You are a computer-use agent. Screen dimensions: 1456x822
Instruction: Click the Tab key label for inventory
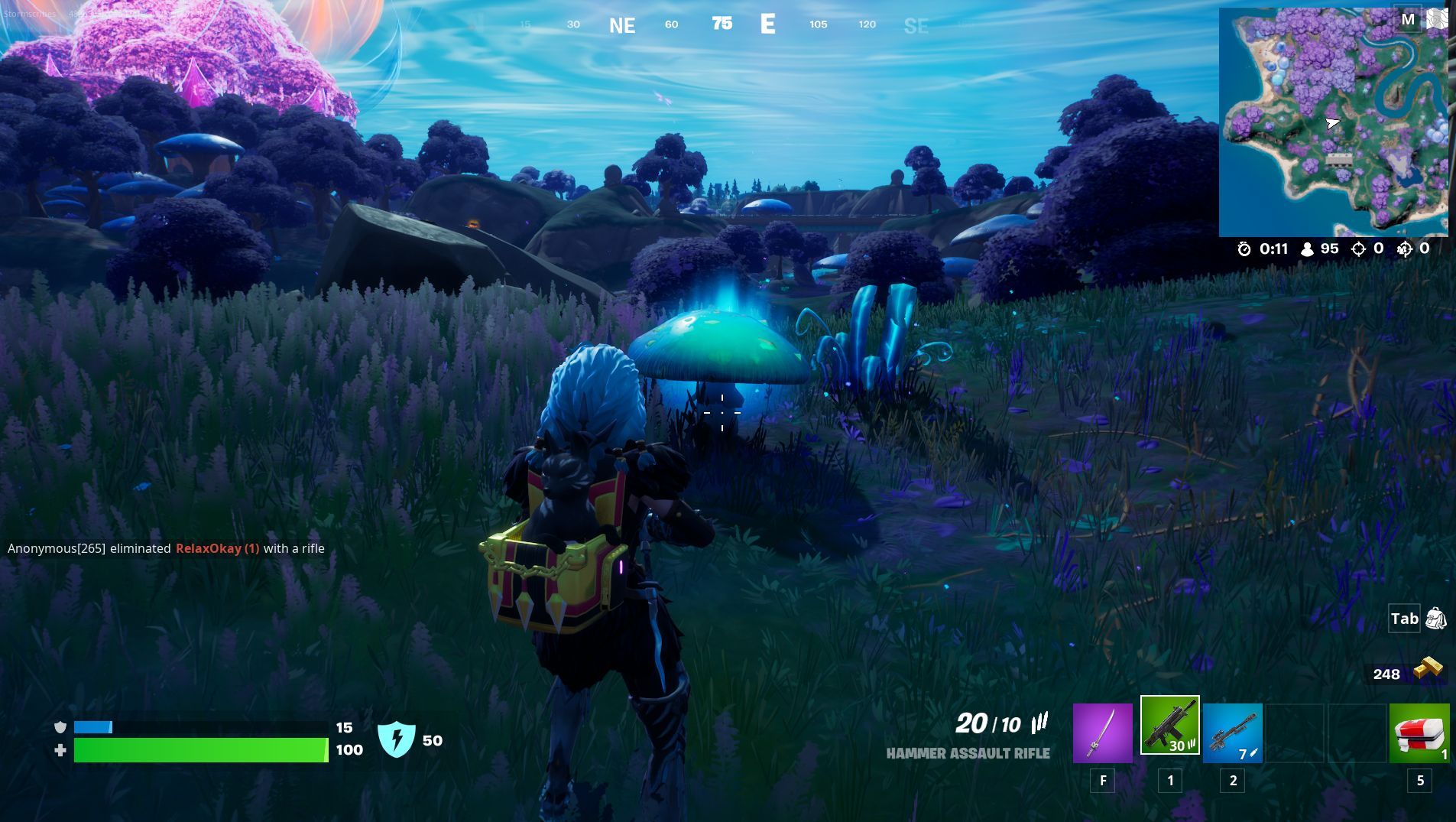[1405, 619]
